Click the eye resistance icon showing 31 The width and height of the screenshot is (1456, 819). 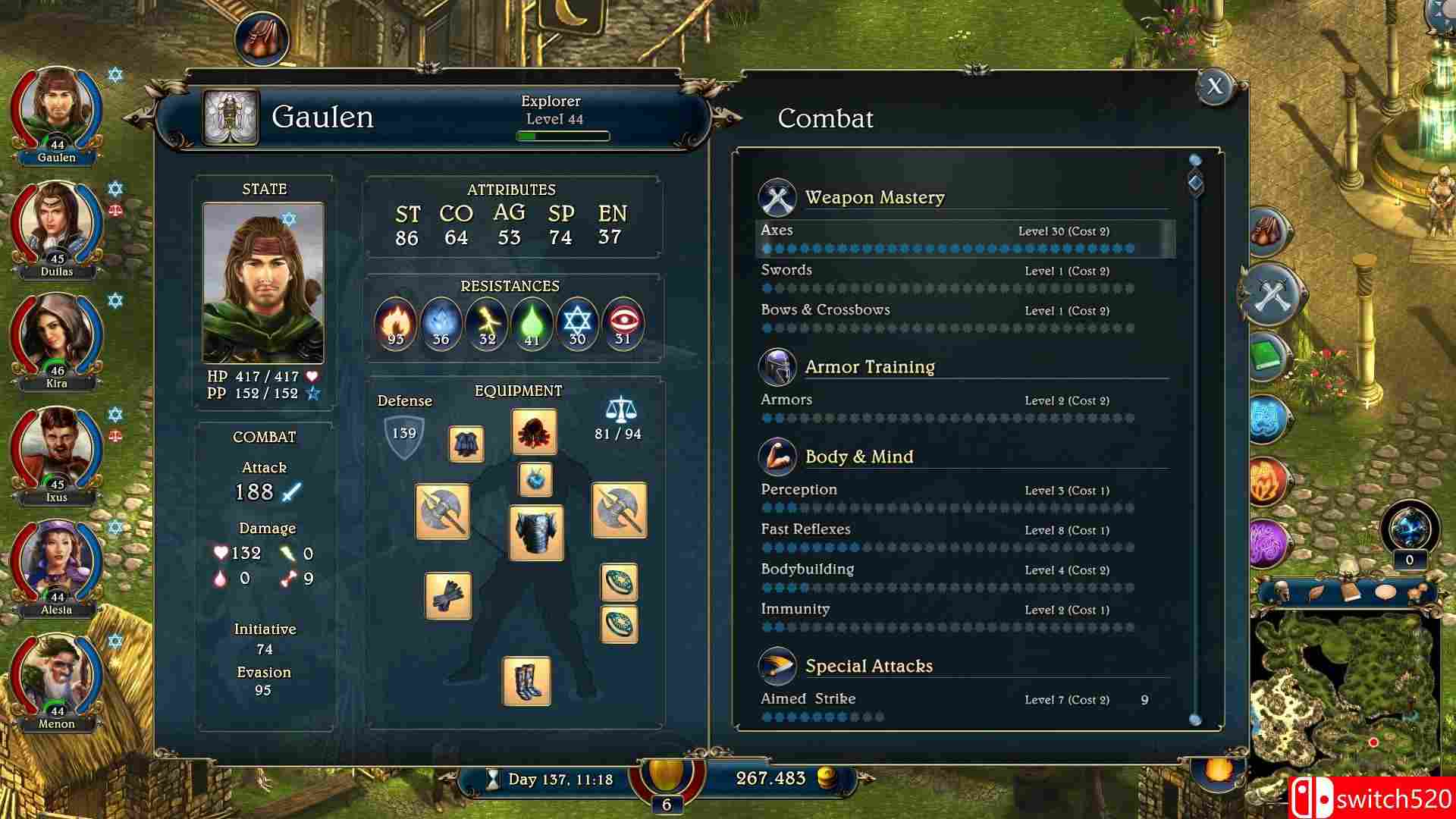623,325
